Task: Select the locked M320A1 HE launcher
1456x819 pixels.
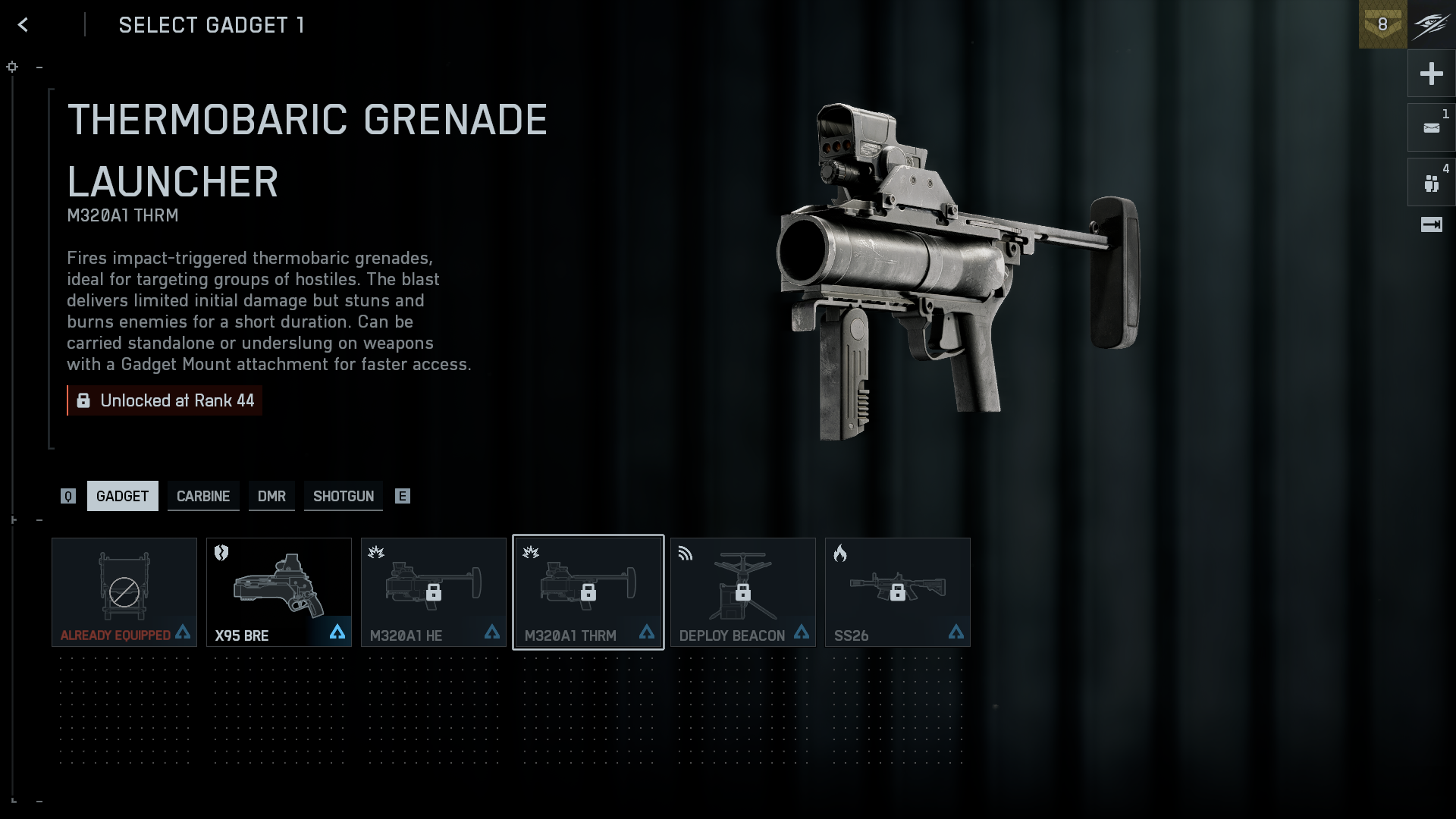Action: (x=434, y=592)
